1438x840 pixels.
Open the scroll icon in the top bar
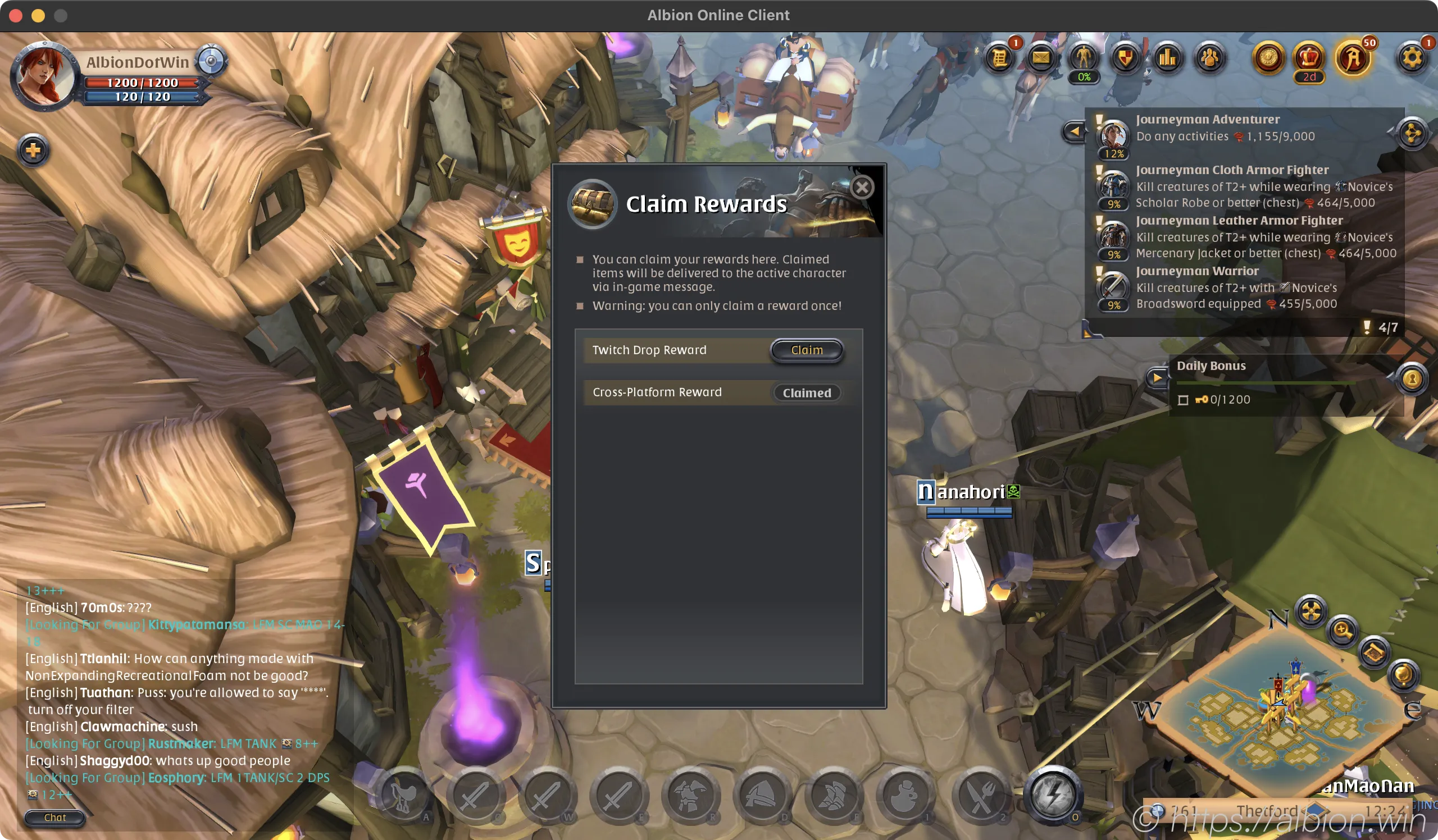tap(999, 58)
